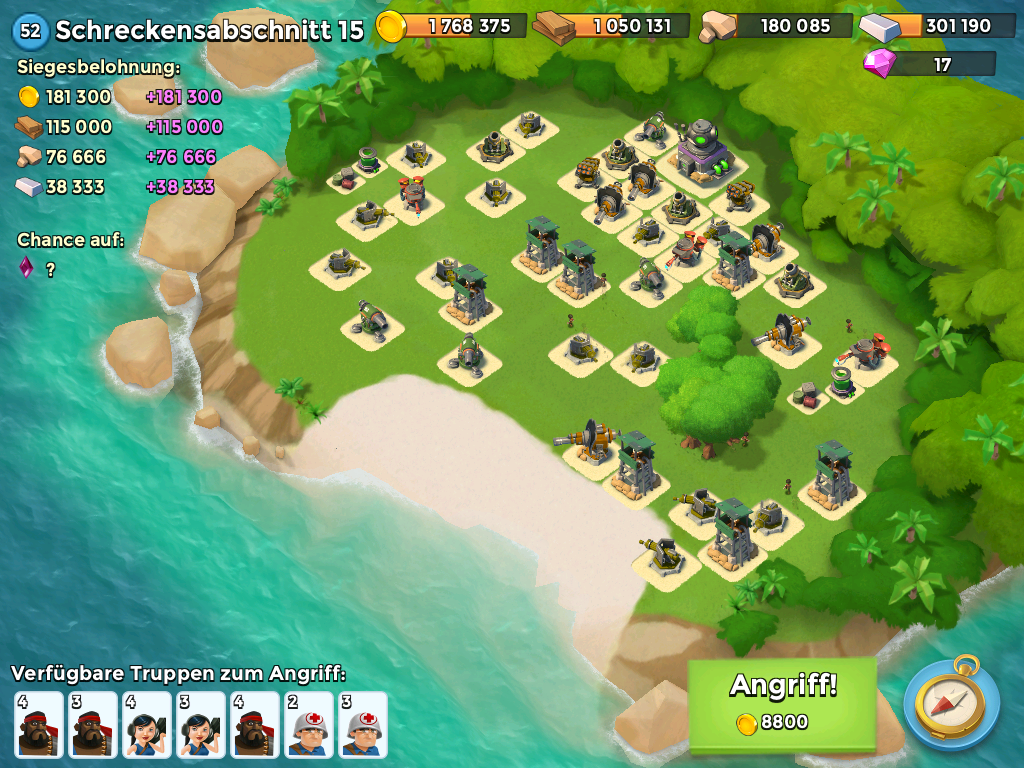The image size is (1024, 768).
Task: Choose the Medic troop card showing 3
Action: tap(362, 724)
